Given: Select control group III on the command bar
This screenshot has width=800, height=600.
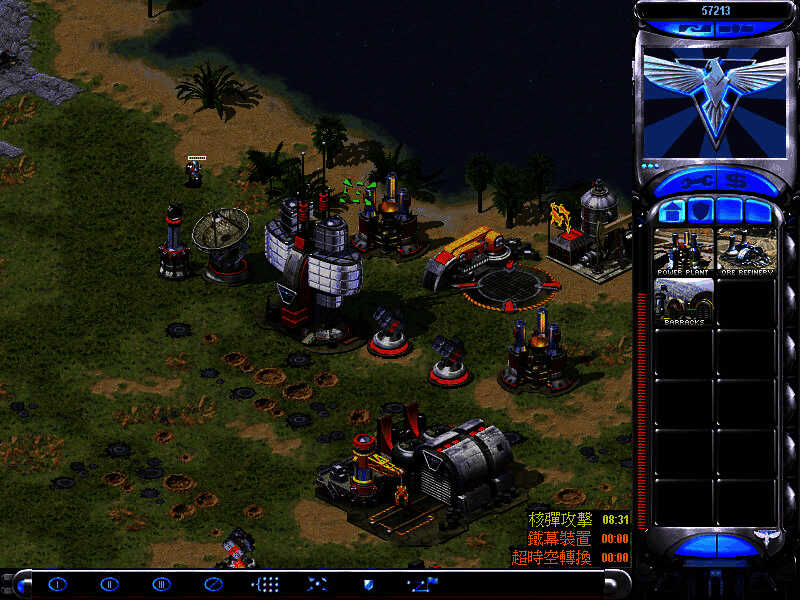Looking at the screenshot, I should [161, 583].
